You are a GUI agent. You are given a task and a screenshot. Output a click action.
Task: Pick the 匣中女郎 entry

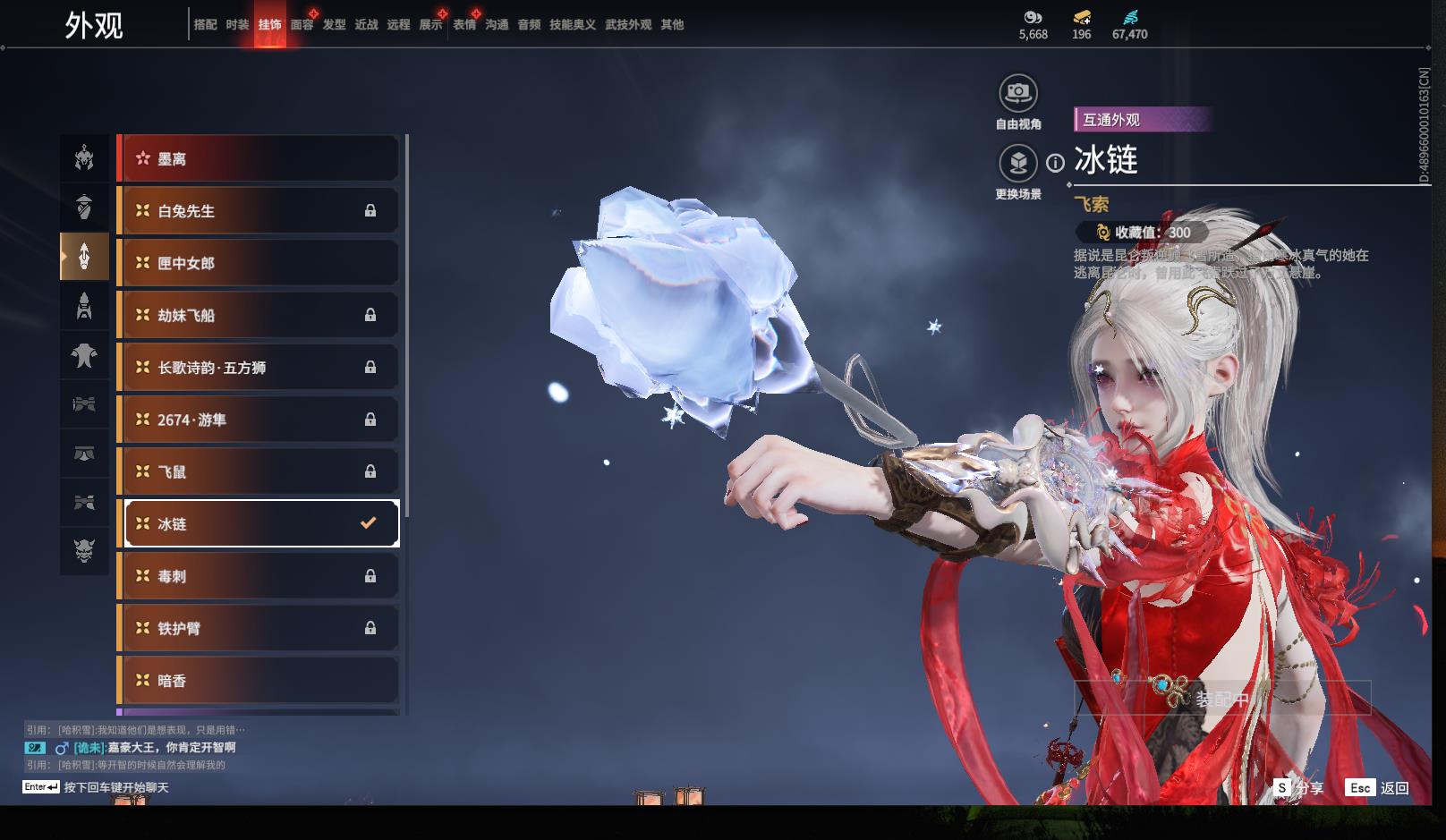point(258,263)
